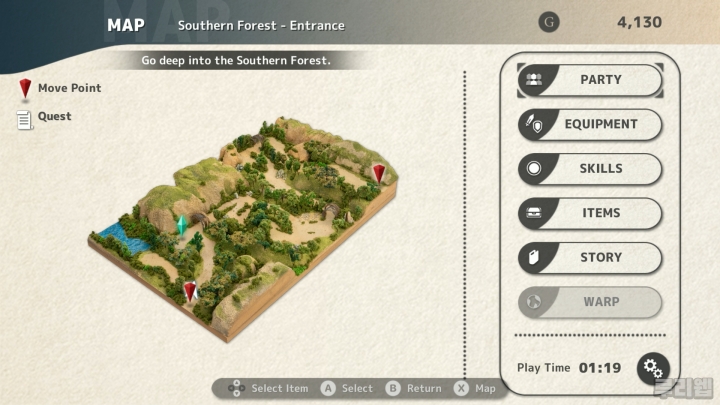This screenshot has width=720, height=405.
Task: Select the Skills menu entry
Action: point(590,169)
